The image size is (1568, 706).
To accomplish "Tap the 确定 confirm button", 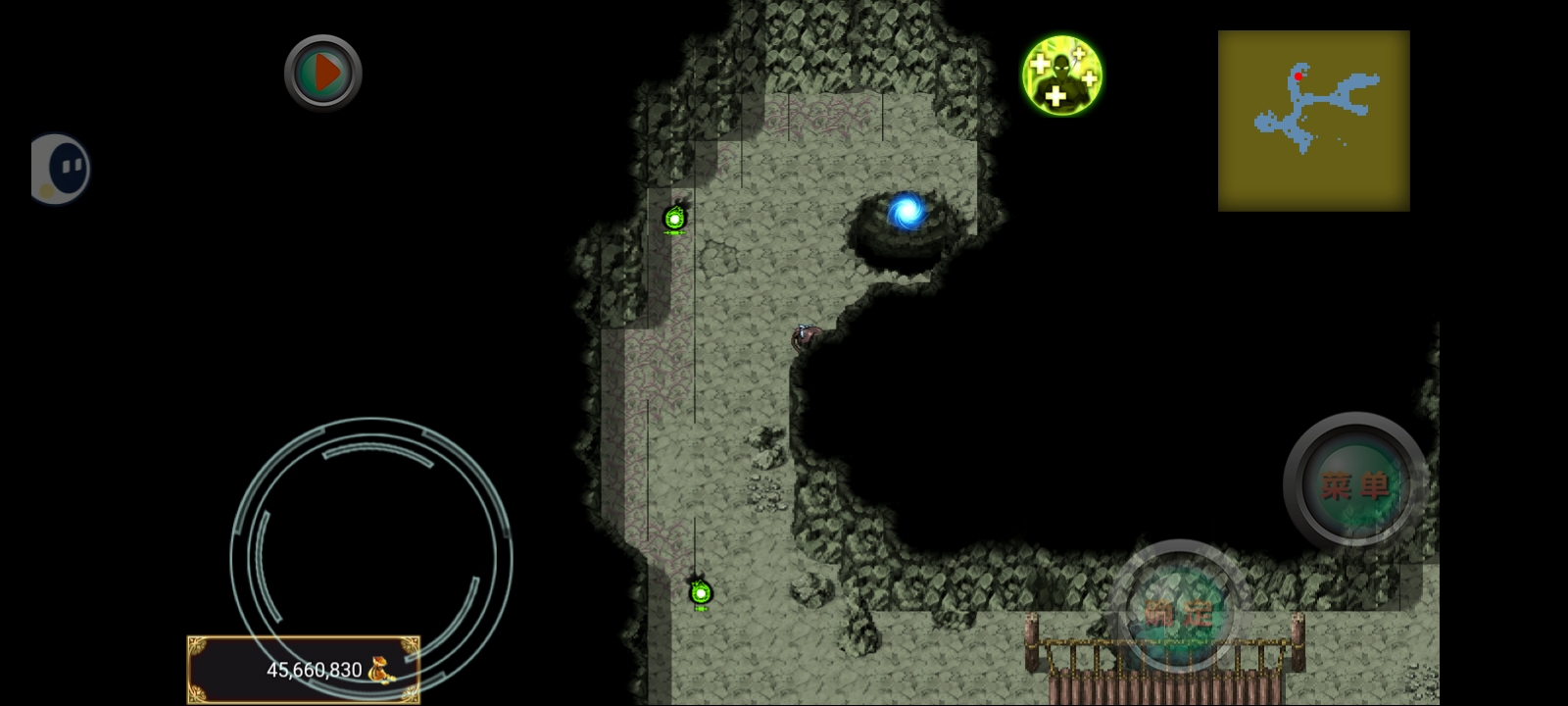I will point(1179,611).
